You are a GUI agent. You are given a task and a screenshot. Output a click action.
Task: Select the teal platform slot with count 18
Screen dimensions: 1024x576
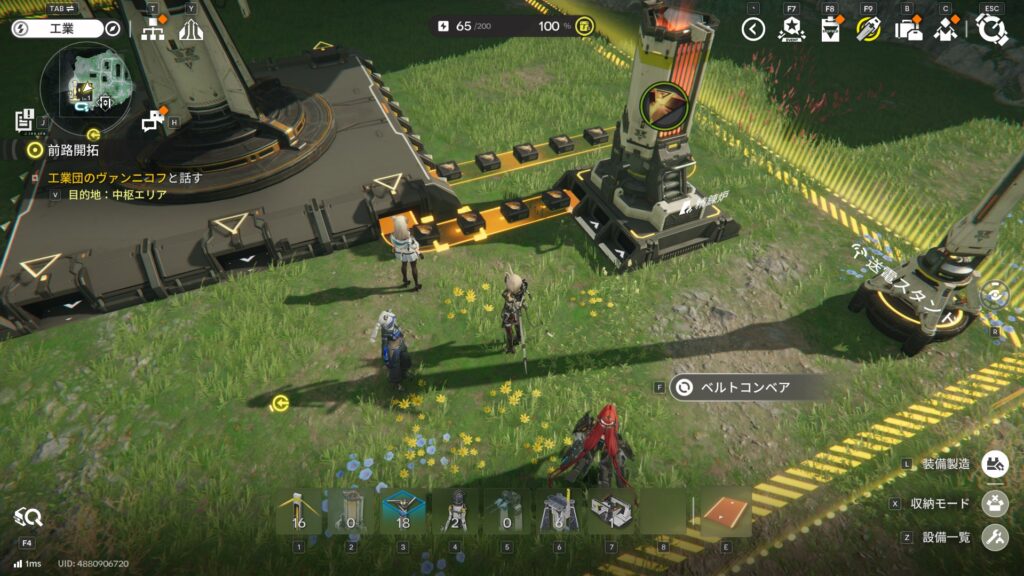tap(402, 512)
